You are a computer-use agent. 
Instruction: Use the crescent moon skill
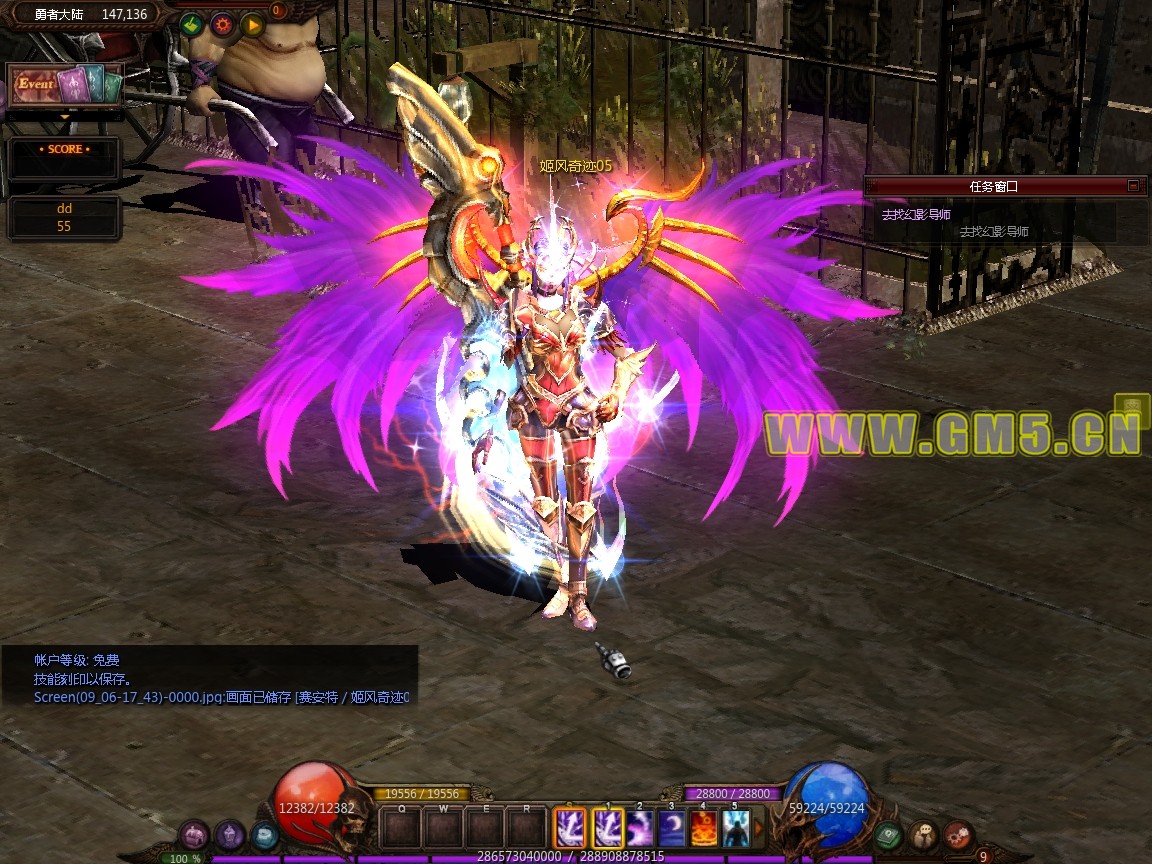(672, 829)
